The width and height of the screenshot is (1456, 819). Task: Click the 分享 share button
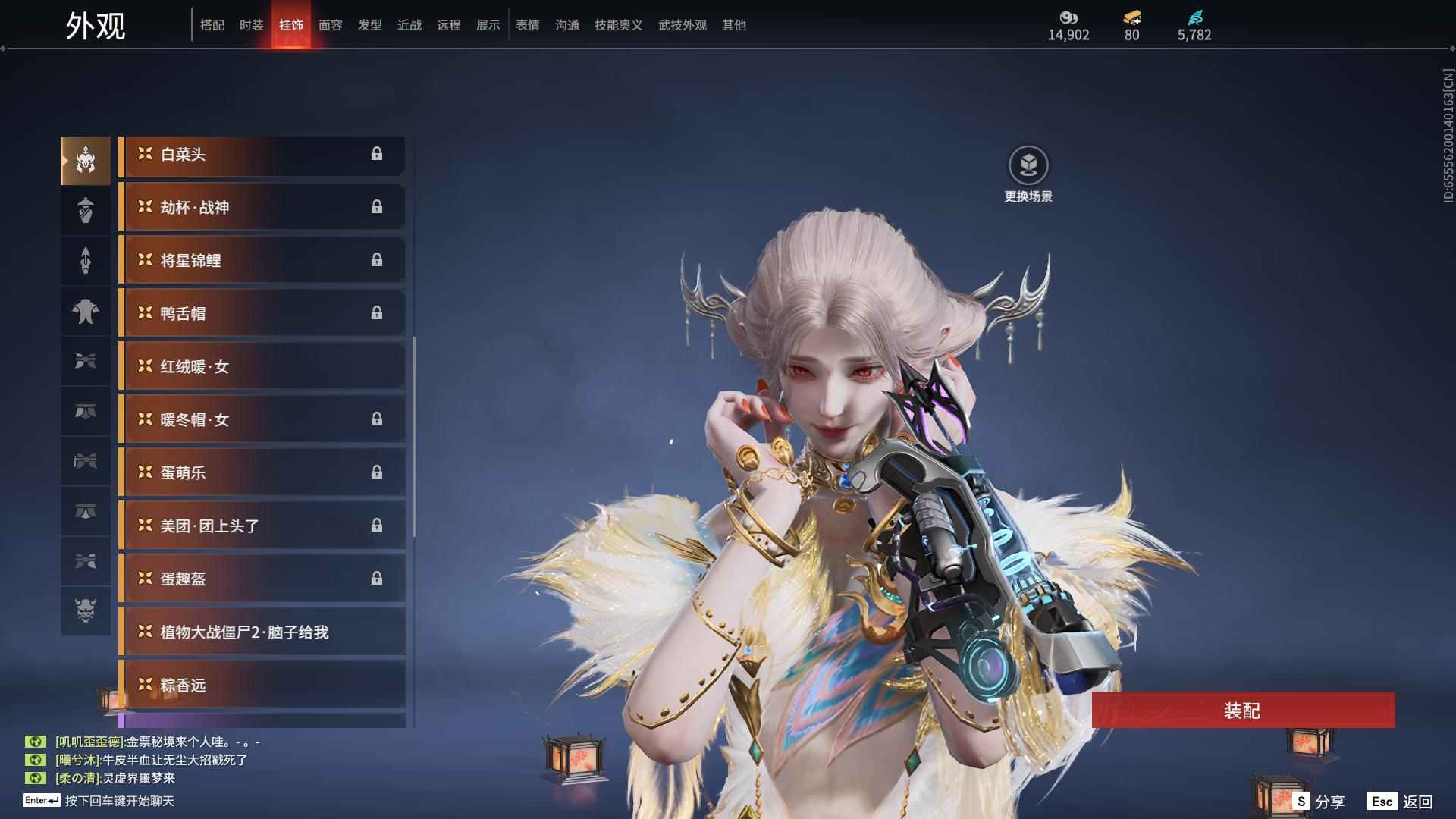(x=1319, y=802)
